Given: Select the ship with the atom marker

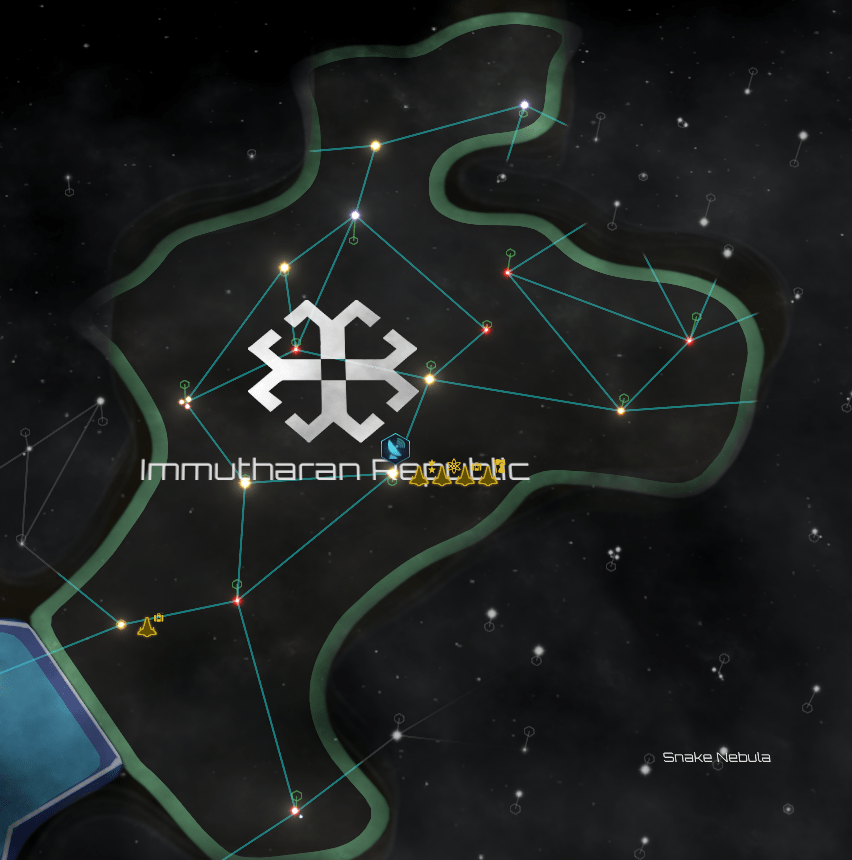Looking at the screenshot, I should coord(442,476).
